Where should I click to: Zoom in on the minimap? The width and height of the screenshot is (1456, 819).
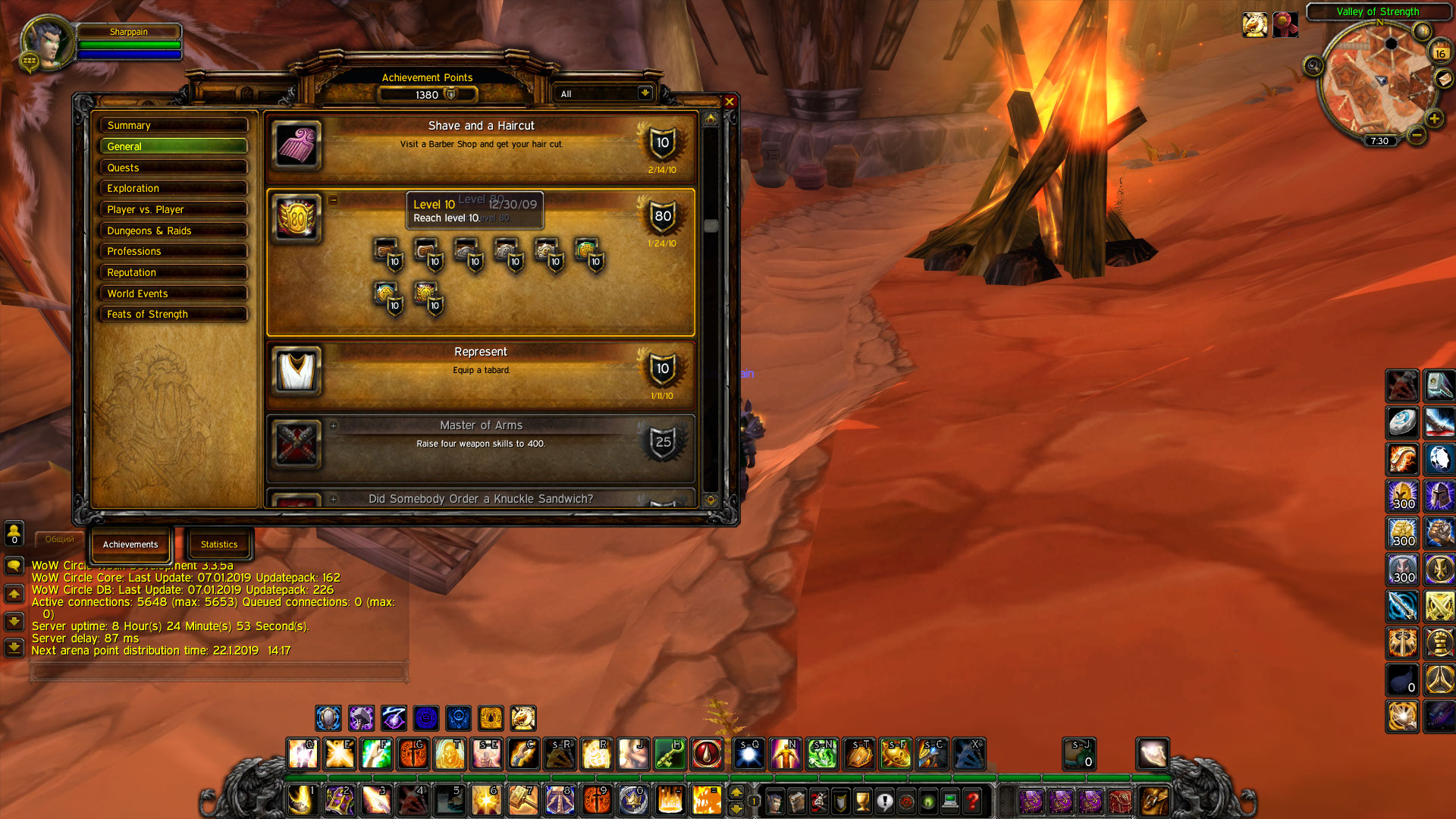1434,118
